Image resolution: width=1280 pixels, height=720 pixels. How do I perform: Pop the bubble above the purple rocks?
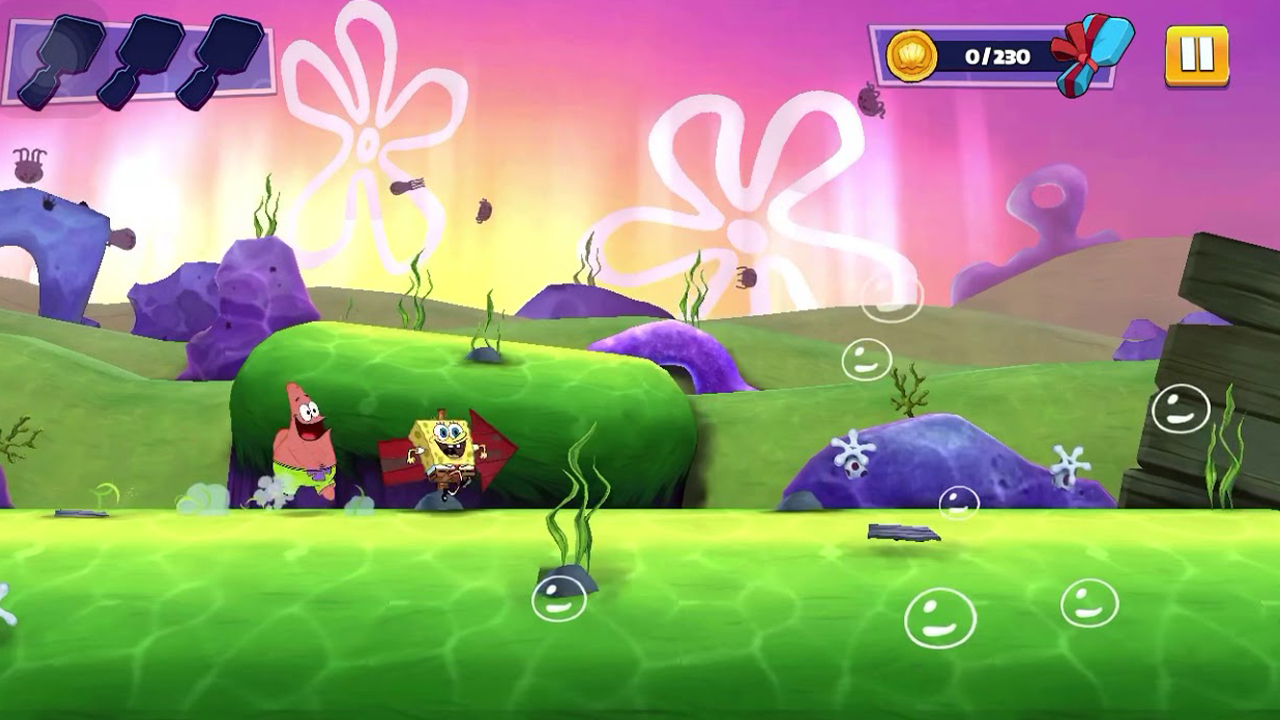tap(866, 357)
